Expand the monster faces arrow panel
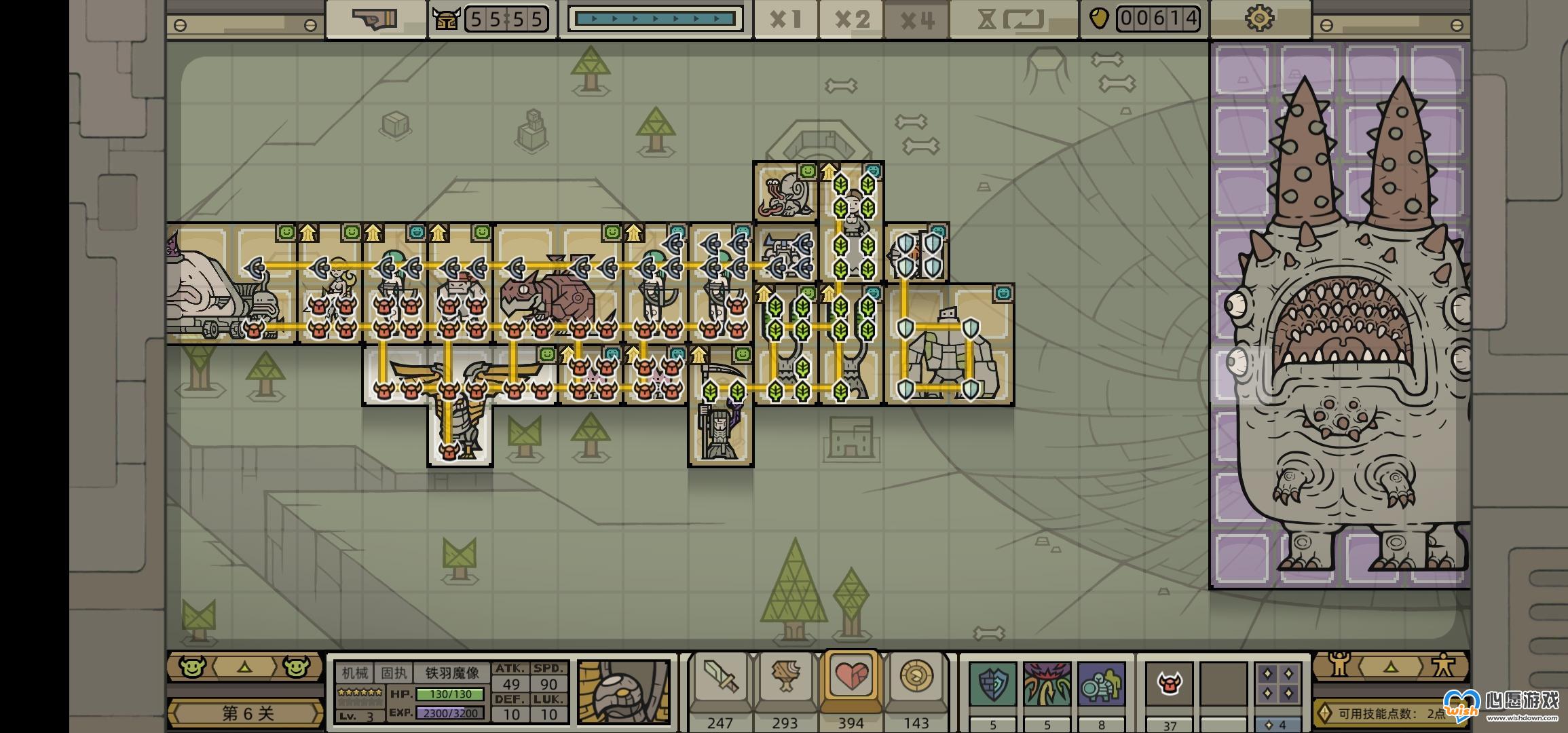Screen dimensions: 1568x733 point(244,667)
